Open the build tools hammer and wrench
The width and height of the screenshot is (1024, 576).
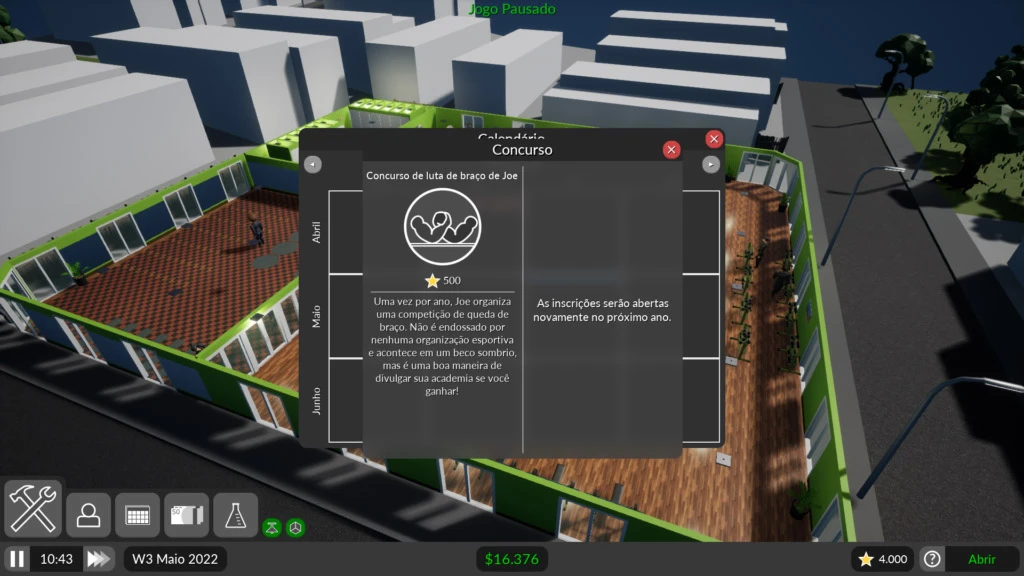33,508
